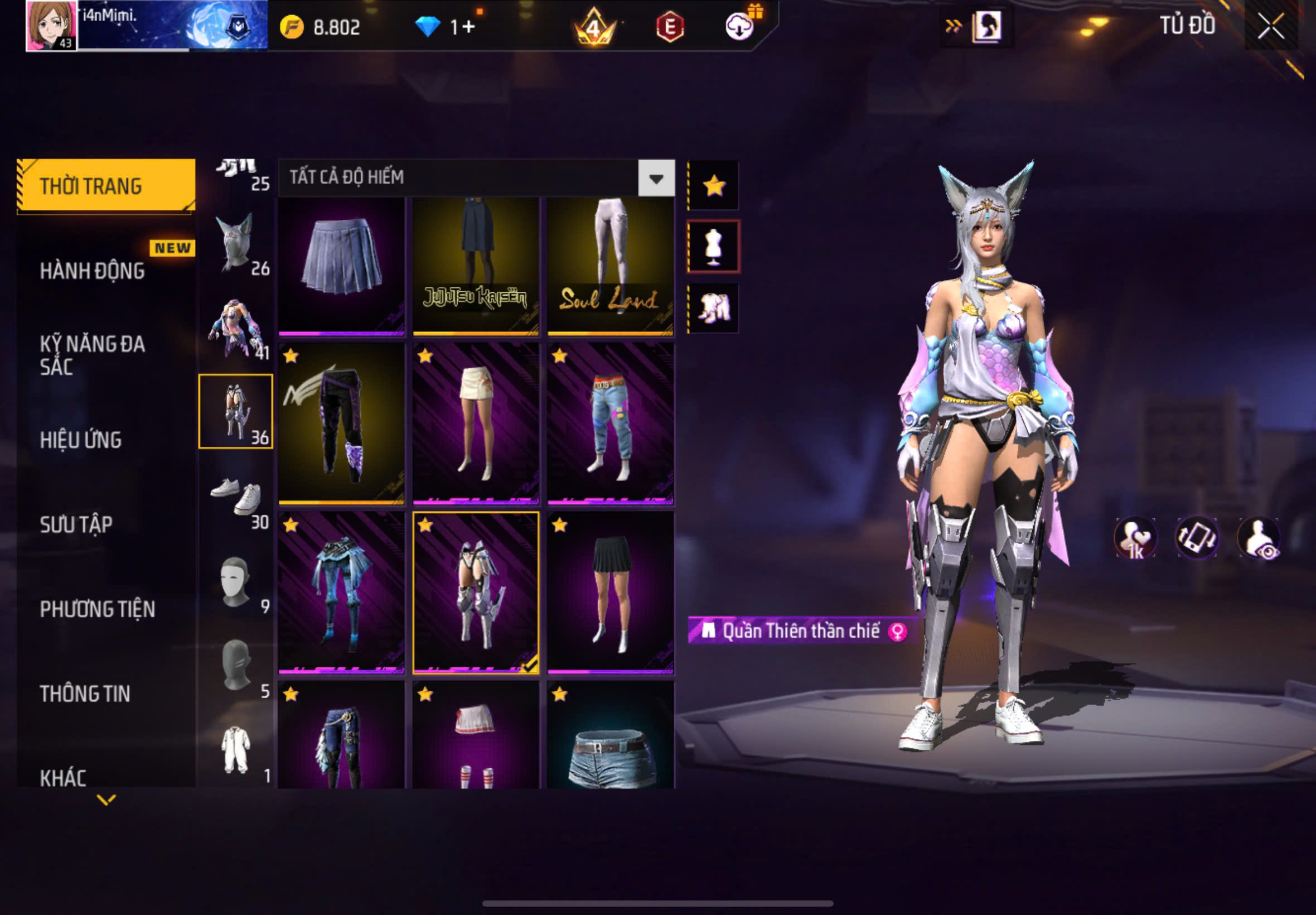
Task: Open the Thông Tin section
Action: point(85,693)
